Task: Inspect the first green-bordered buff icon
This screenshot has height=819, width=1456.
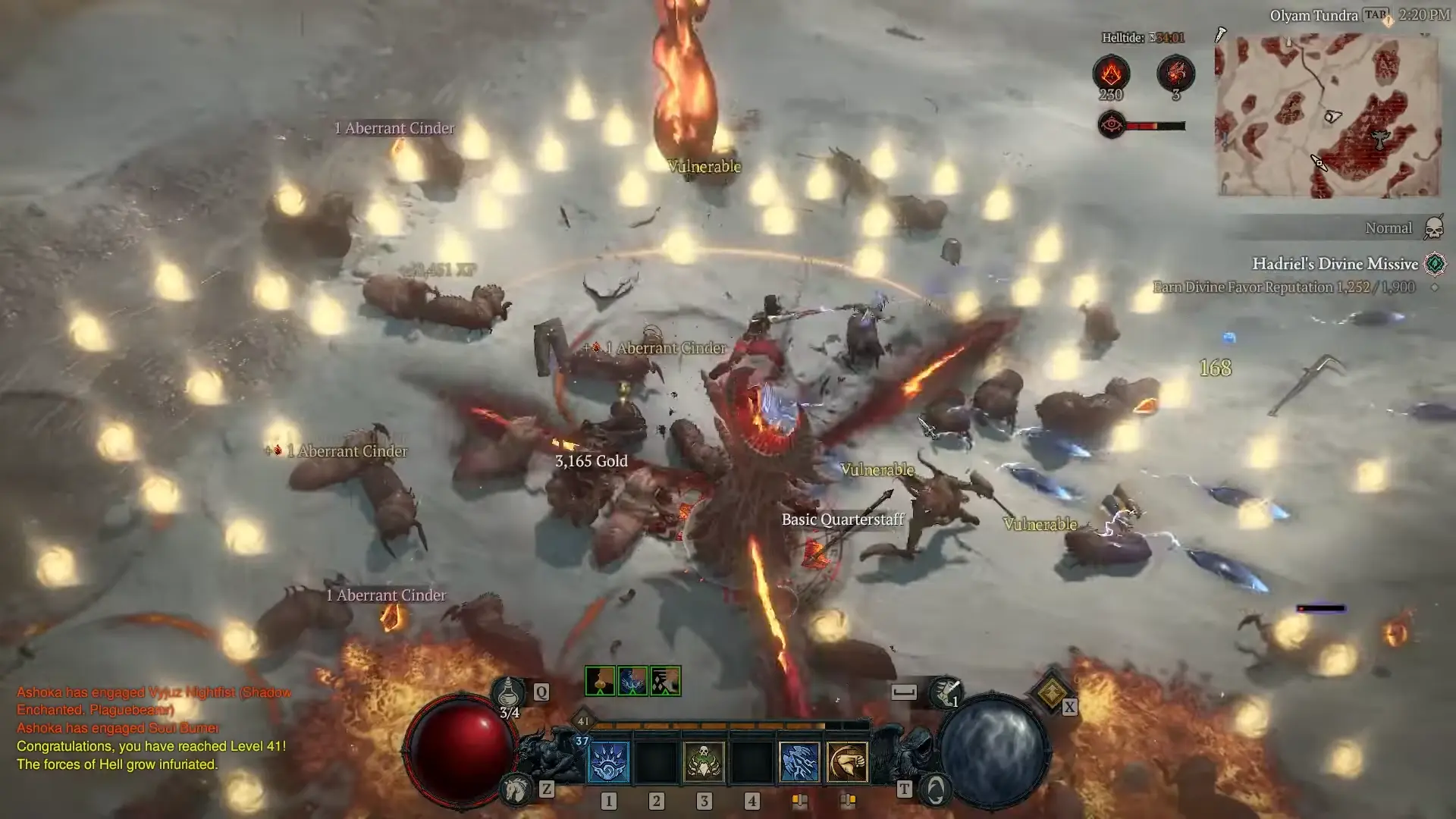Action: click(x=600, y=681)
